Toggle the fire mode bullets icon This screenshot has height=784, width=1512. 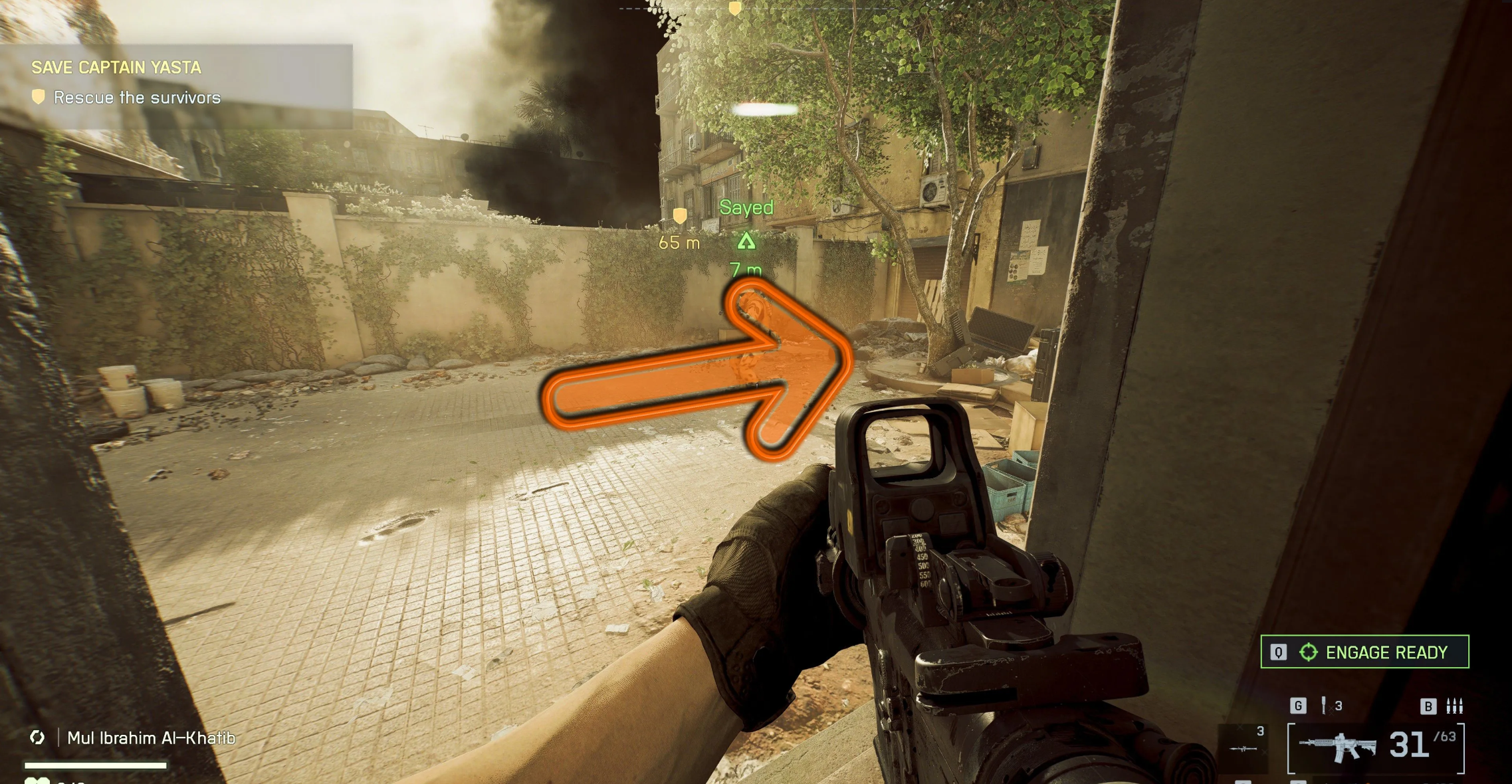tap(1454, 706)
